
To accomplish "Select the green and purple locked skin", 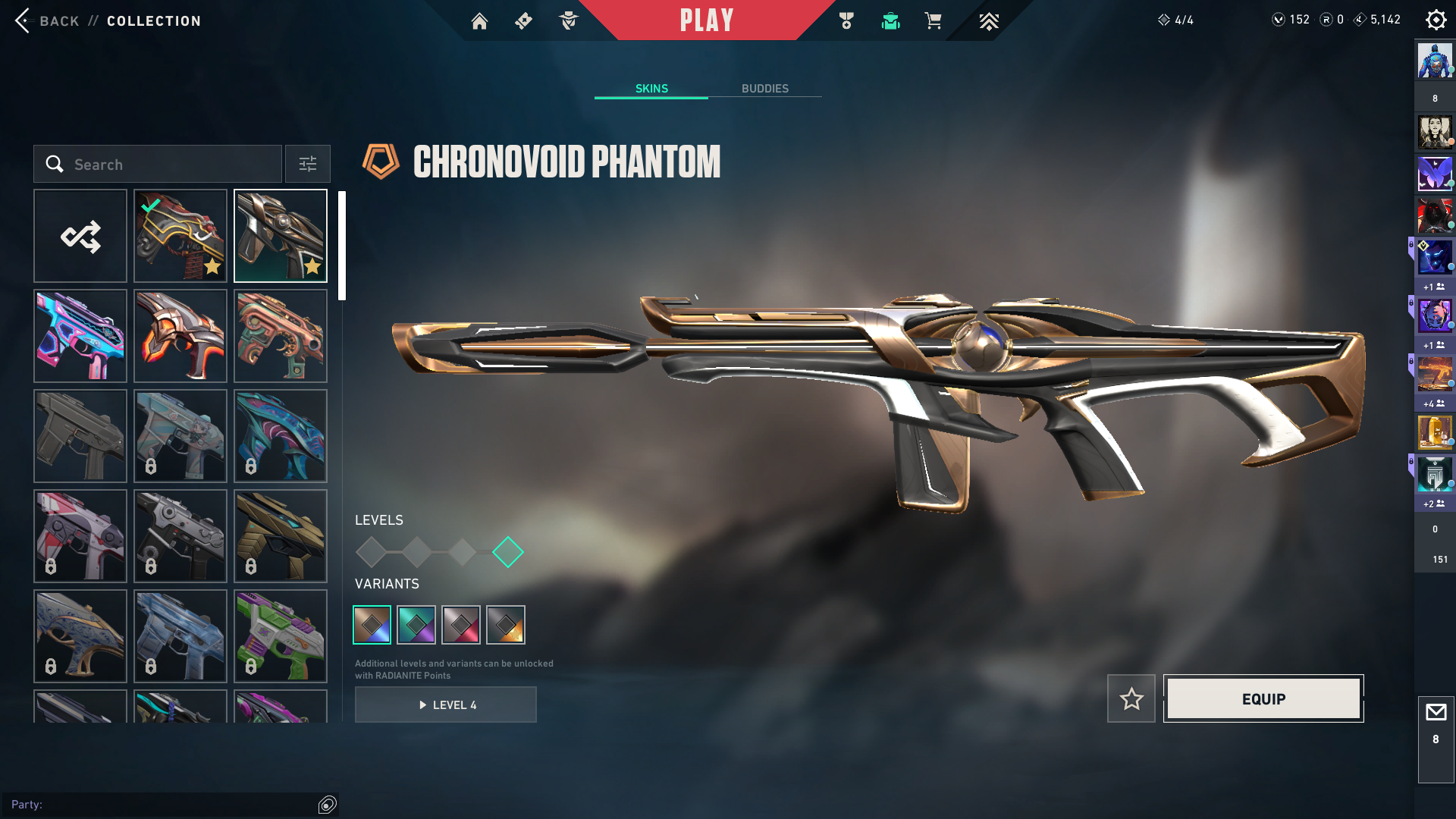I will tap(281, 636).
